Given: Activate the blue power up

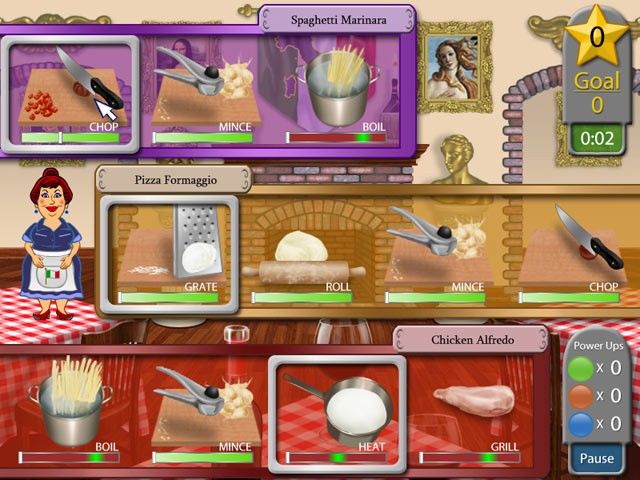Looking at the screenshot, I should pyautogui.click(x=582, y=423).
